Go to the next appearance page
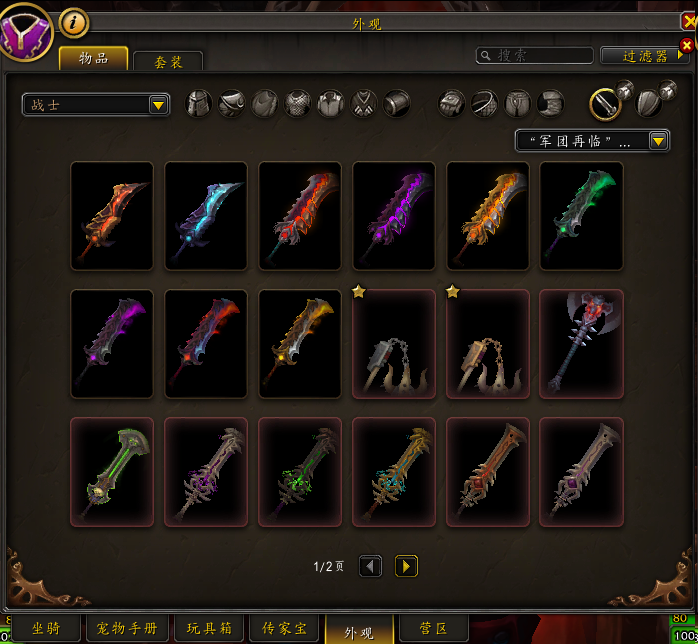Screen dimensions: 698x644 [x=406, y=566]
